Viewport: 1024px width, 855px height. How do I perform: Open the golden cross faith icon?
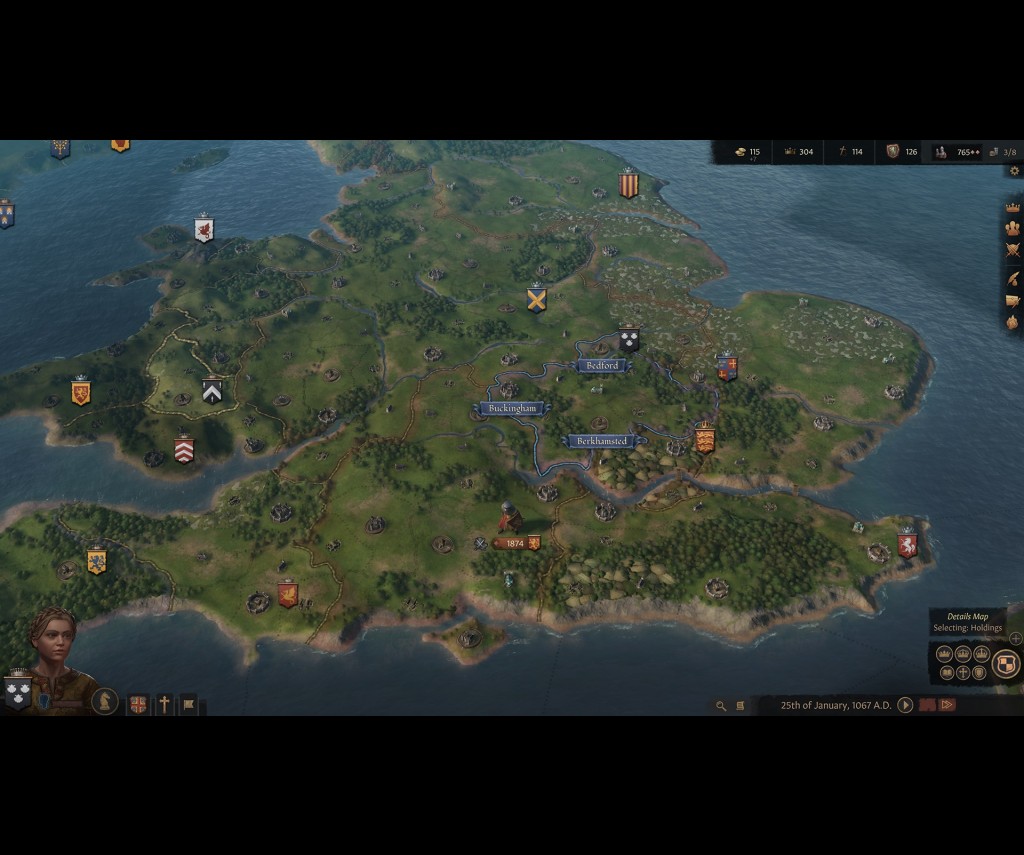(164, 705)
